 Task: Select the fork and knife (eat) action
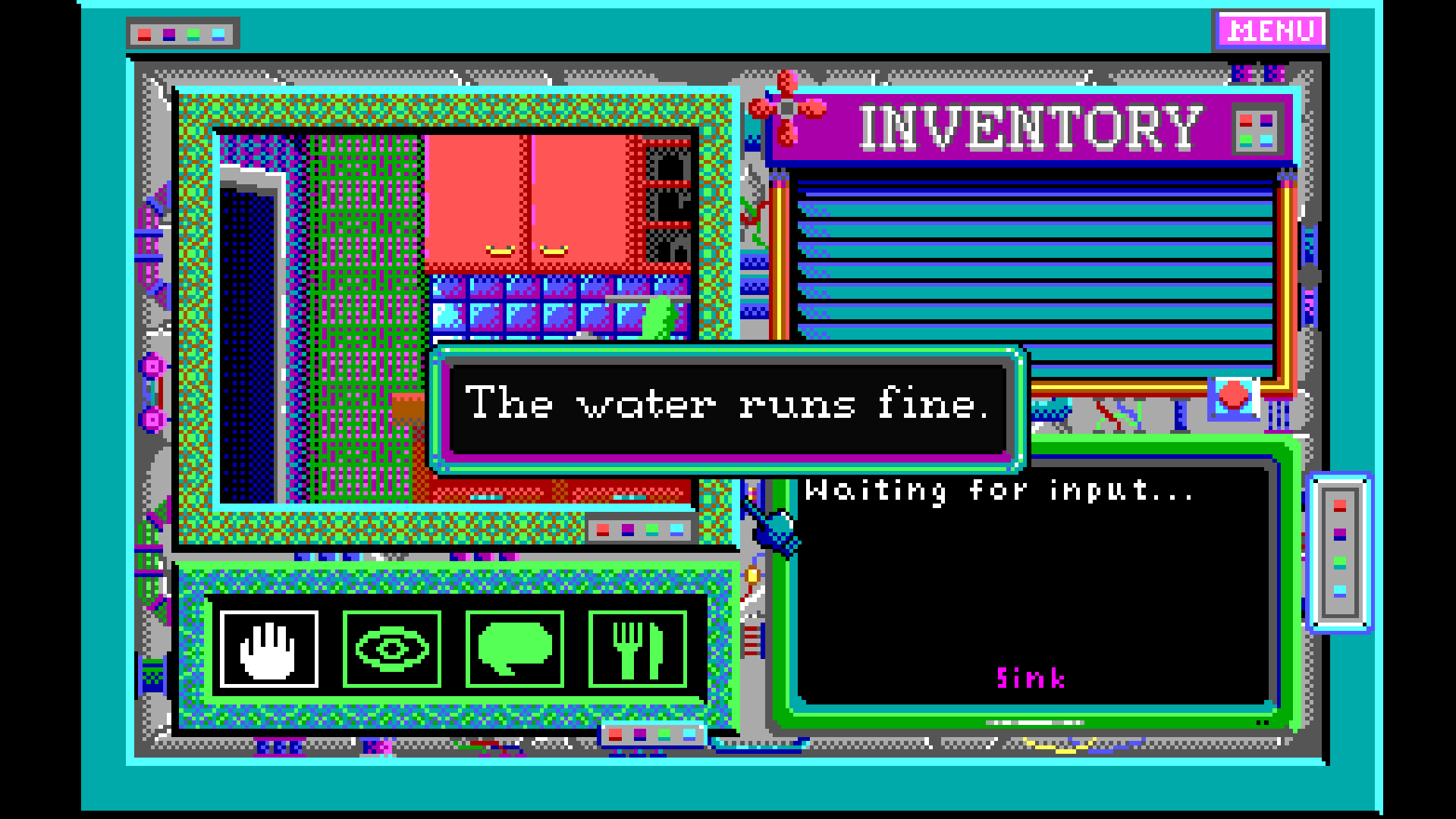[638, 649]
